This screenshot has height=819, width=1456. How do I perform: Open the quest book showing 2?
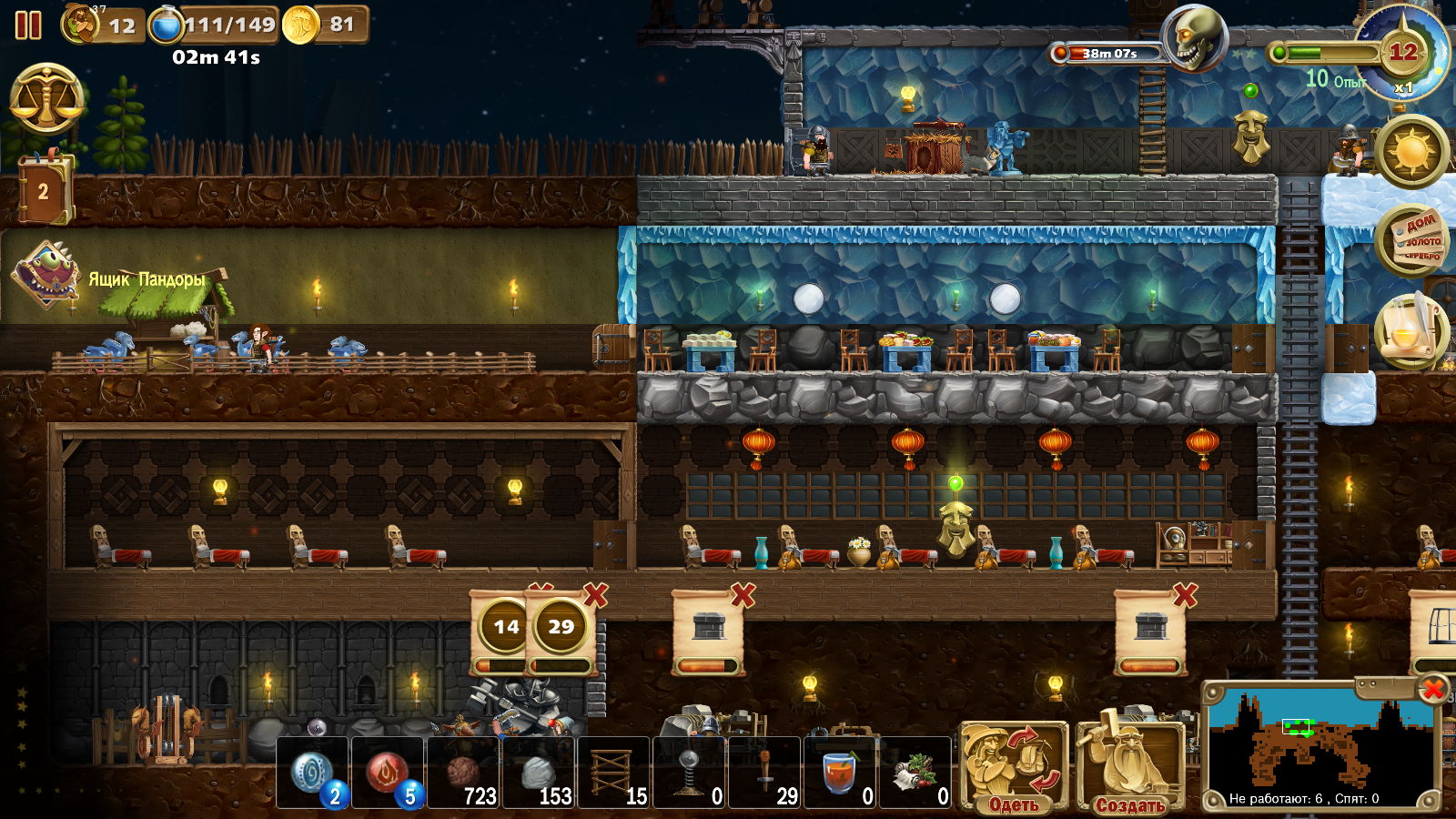(x=44, y=190)
